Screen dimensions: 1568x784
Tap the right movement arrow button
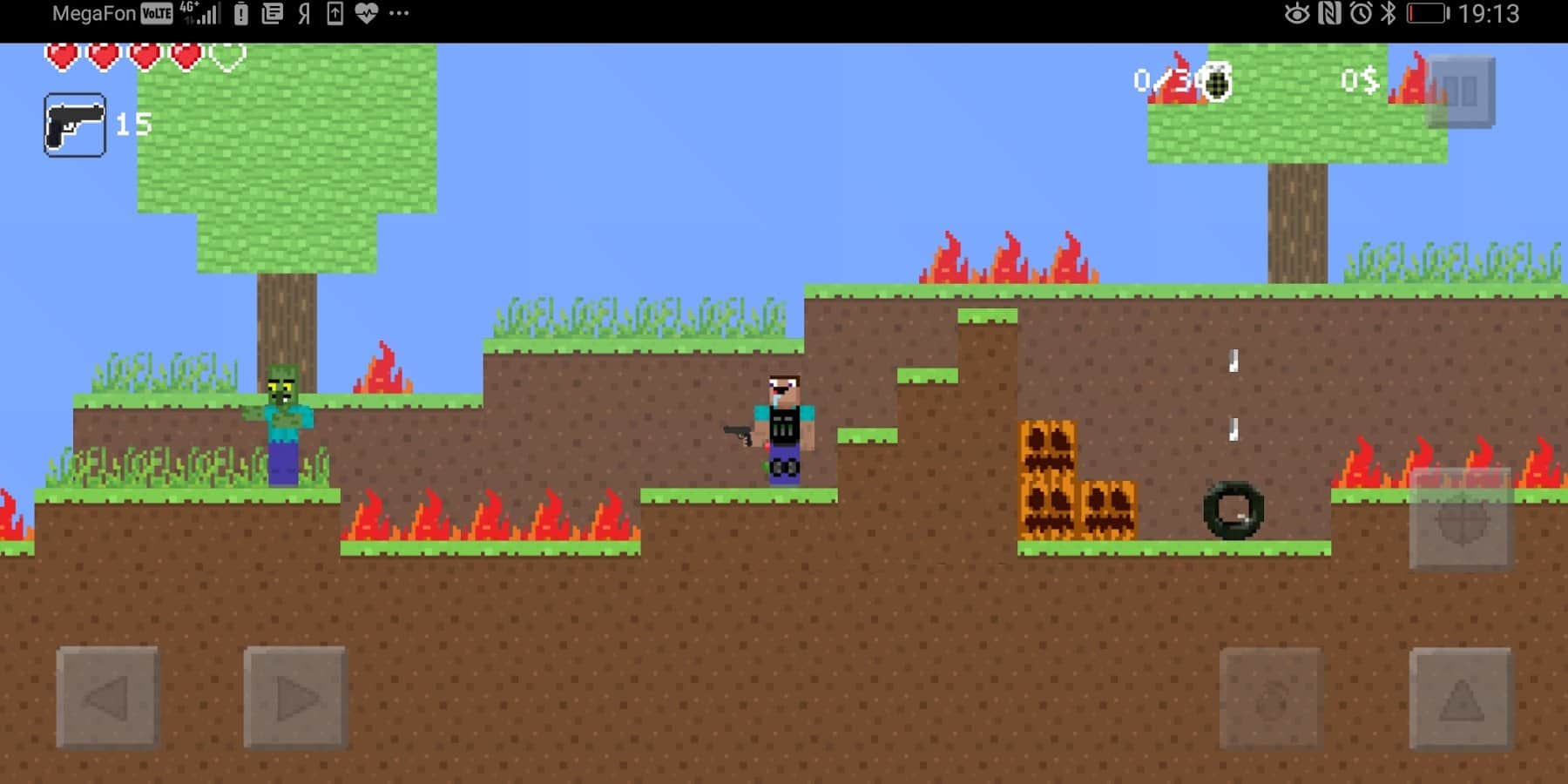tap(296, 696)
